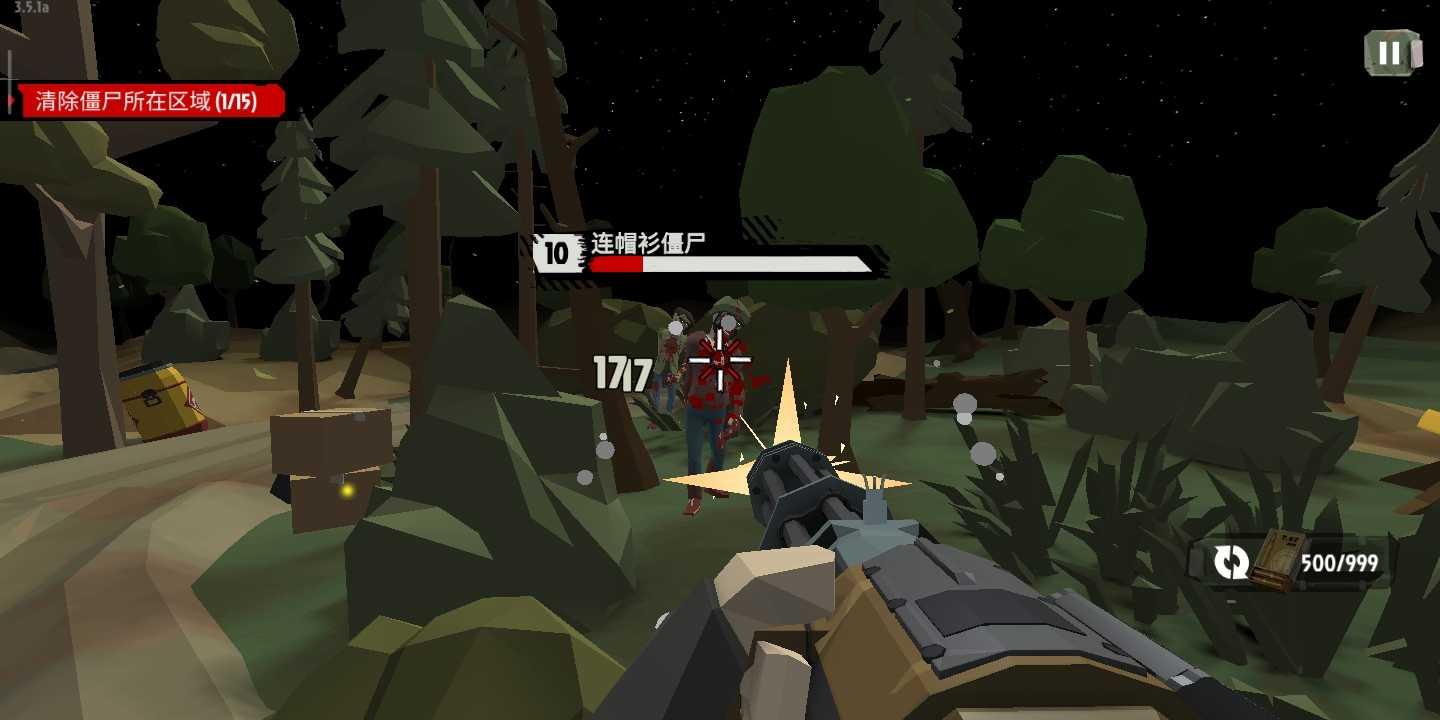Tap the pause icon in top-right corner

pyautogui.click(x=1392, y=54)
